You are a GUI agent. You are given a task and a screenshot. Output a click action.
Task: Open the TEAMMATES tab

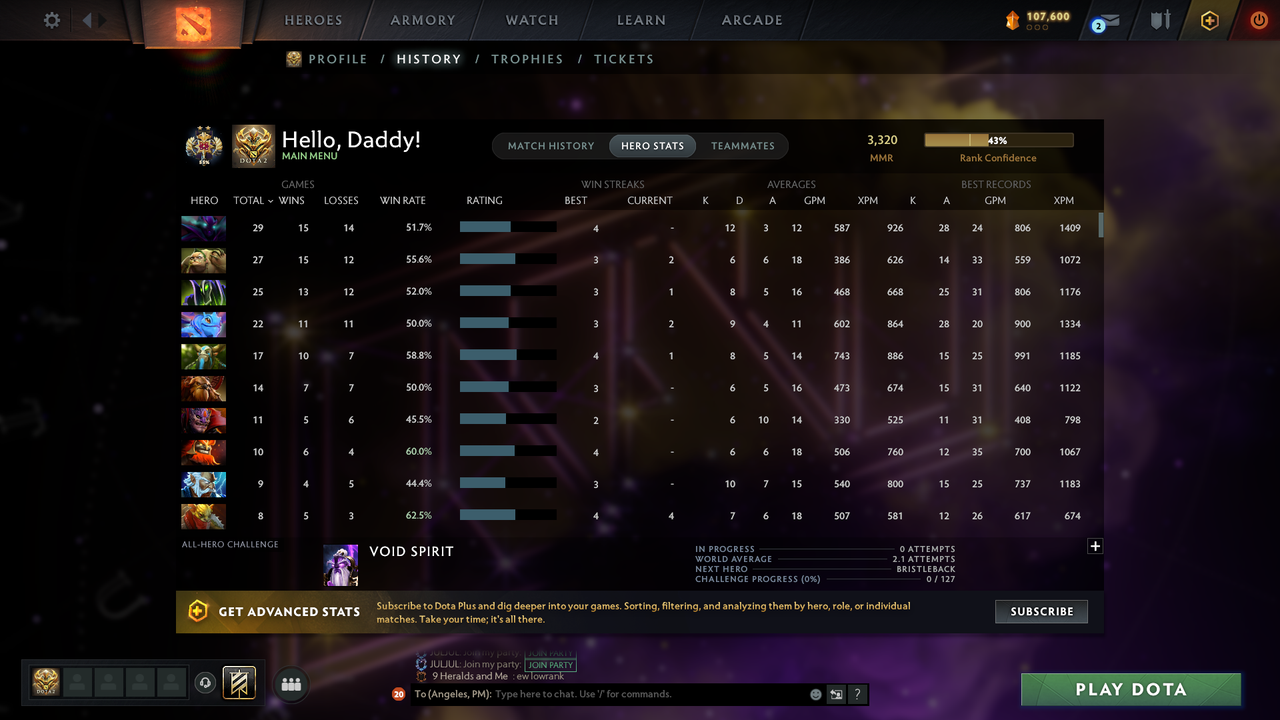click(x=743, y=145)
